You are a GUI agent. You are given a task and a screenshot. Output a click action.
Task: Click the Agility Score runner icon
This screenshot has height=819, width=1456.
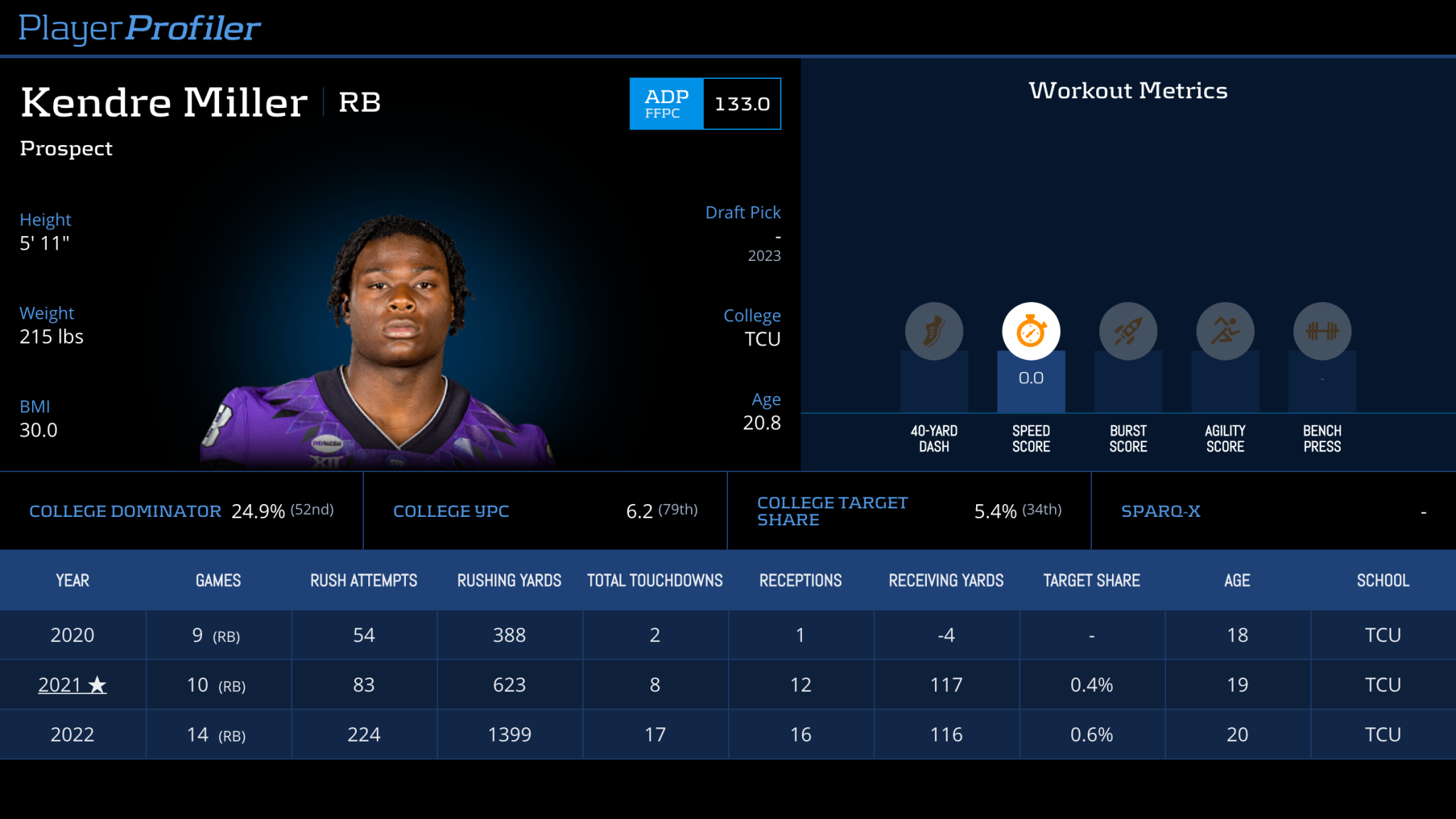point(1224,331)
